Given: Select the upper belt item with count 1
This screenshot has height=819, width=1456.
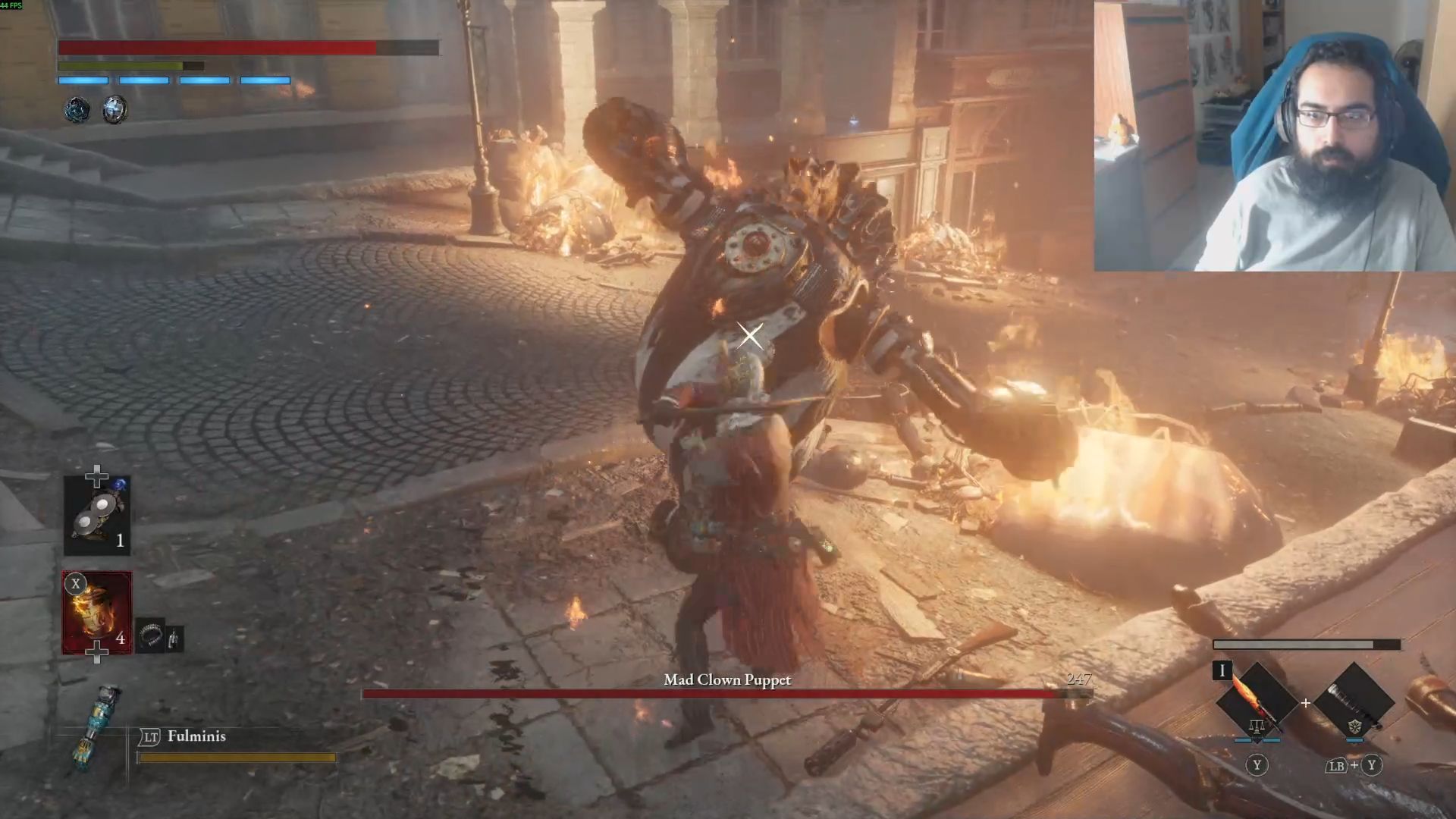Looking at the screenshot, I should (97, 516).
